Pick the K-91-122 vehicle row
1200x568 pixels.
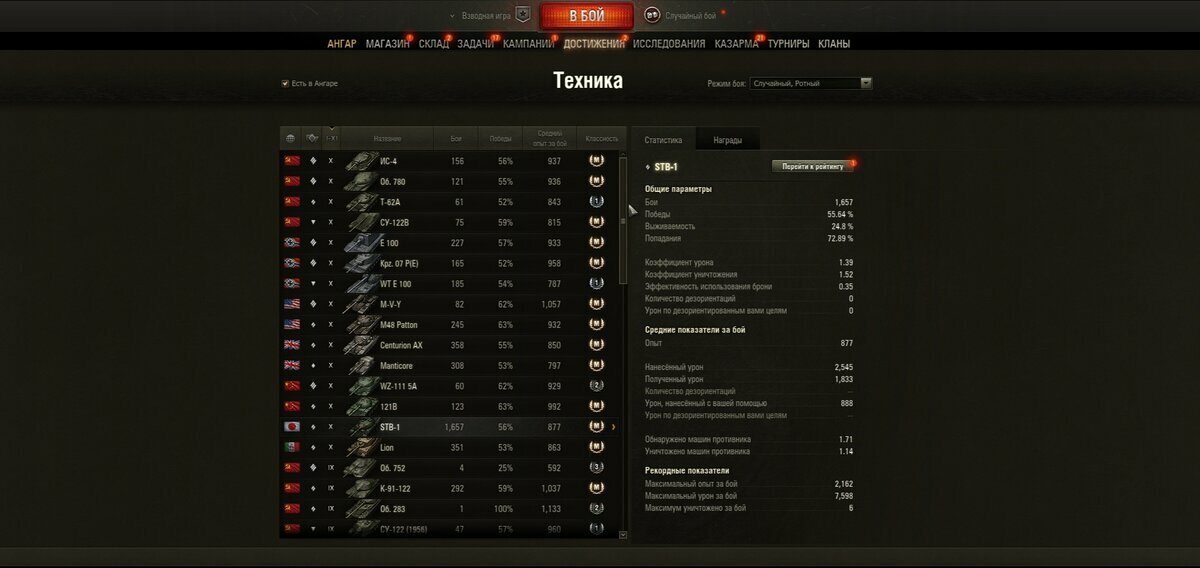point(450,488)
